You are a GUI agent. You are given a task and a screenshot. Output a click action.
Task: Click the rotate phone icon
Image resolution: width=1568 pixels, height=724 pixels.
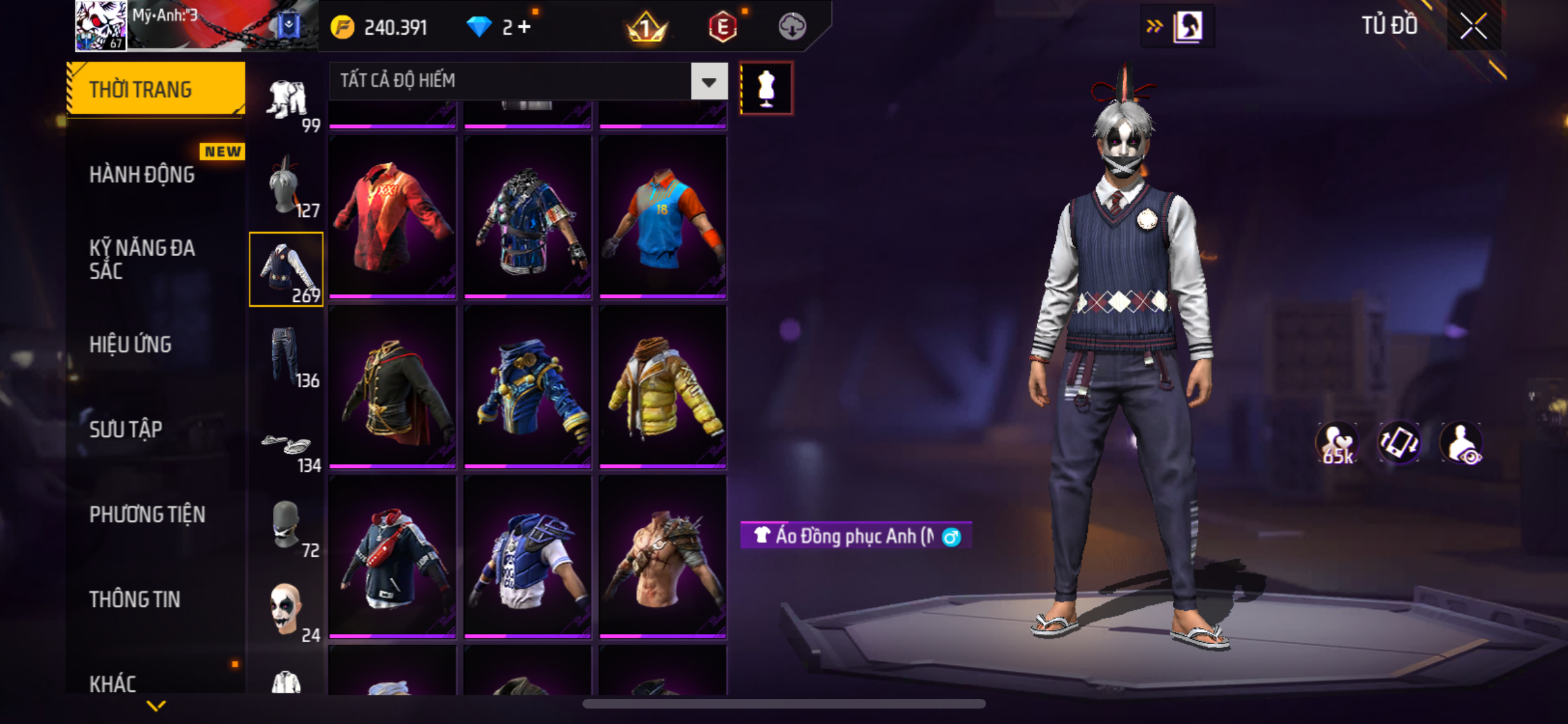(1399, 443)
